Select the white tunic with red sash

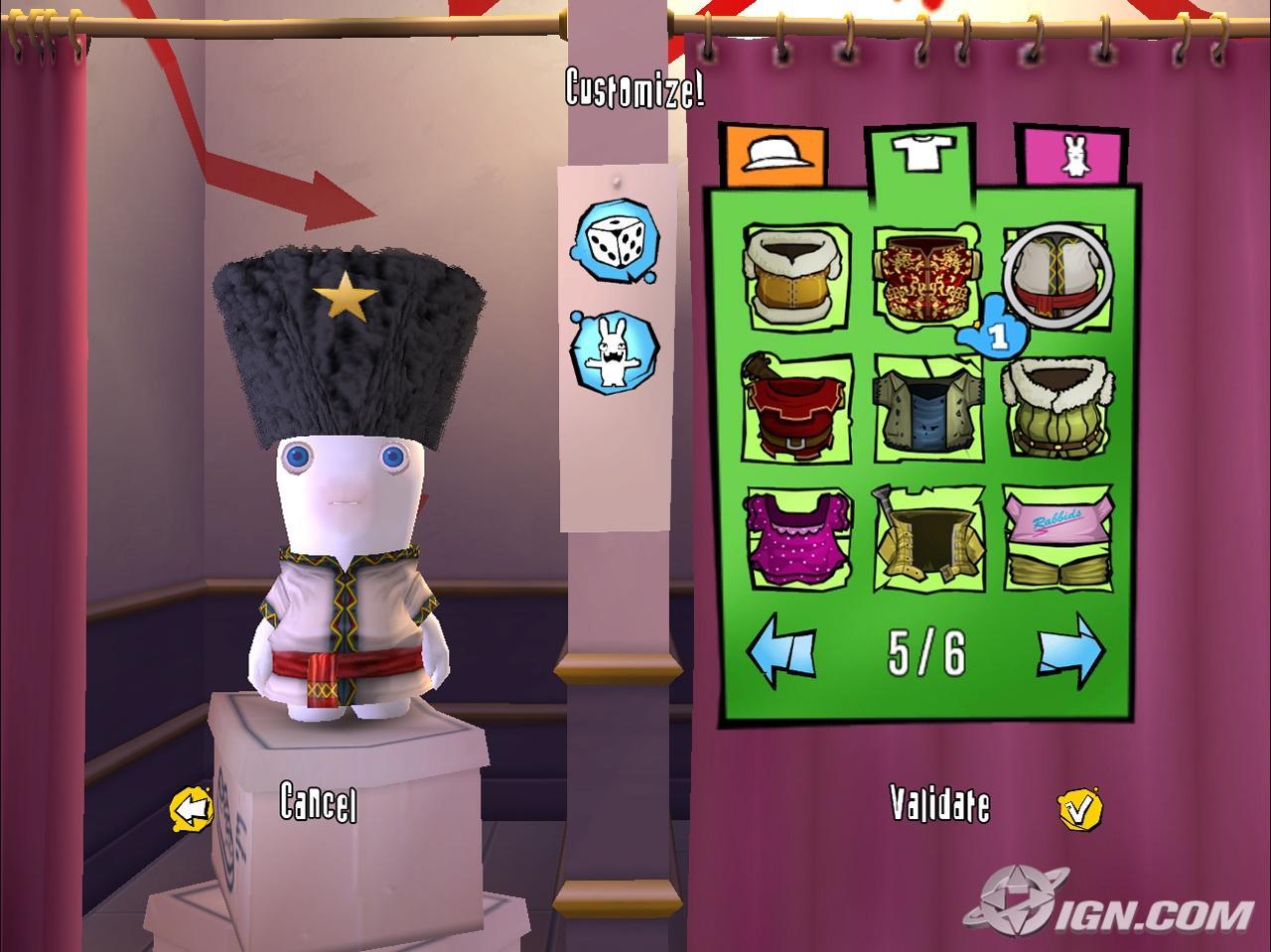1058,275
